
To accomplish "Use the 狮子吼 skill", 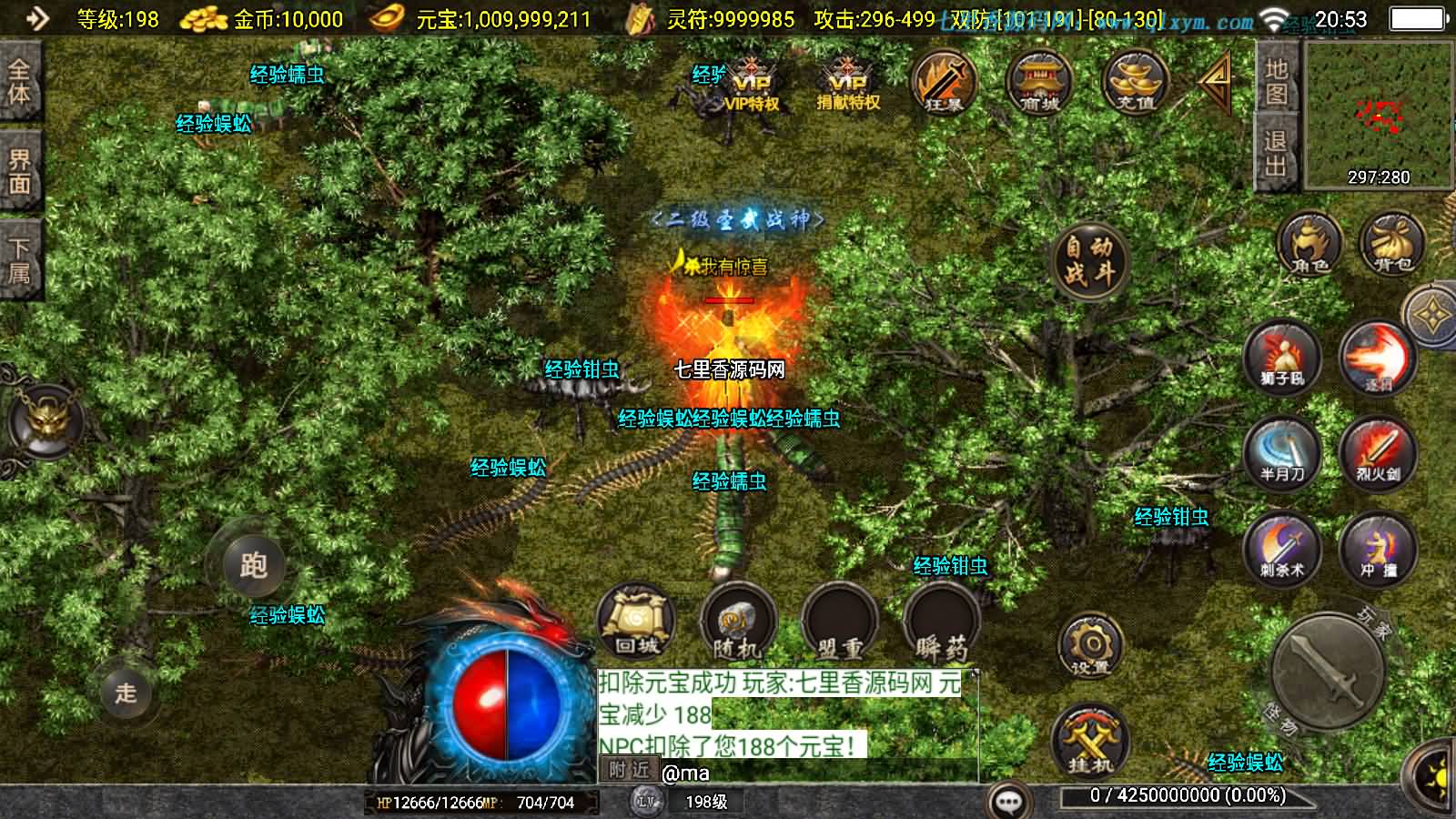I will 1282,358.
